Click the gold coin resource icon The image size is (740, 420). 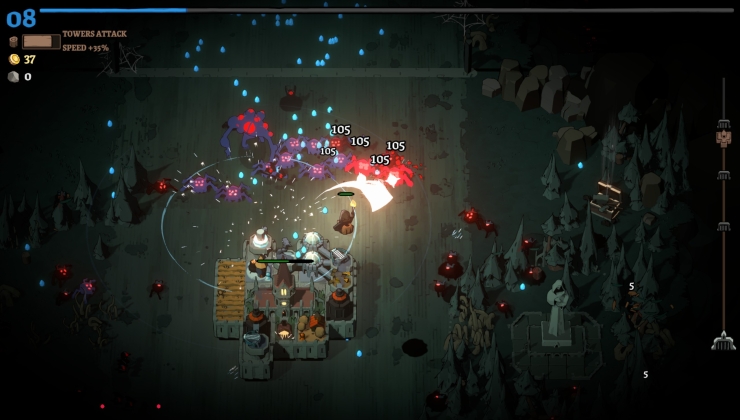pos(14,59)
